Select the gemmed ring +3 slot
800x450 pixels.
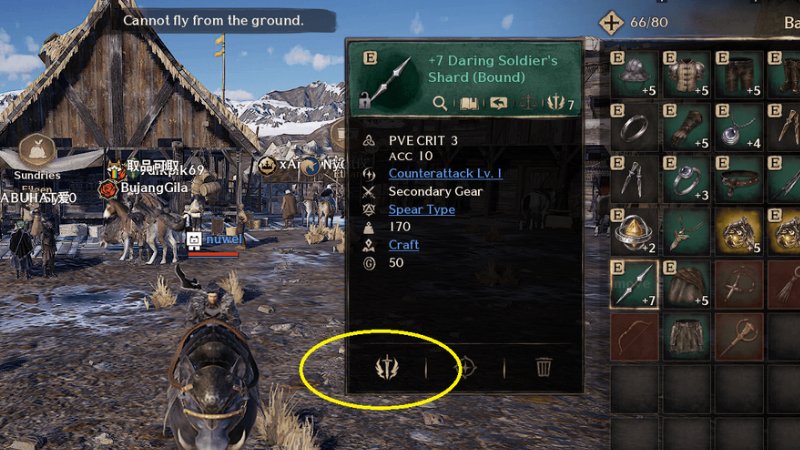[x=687, y=178]
